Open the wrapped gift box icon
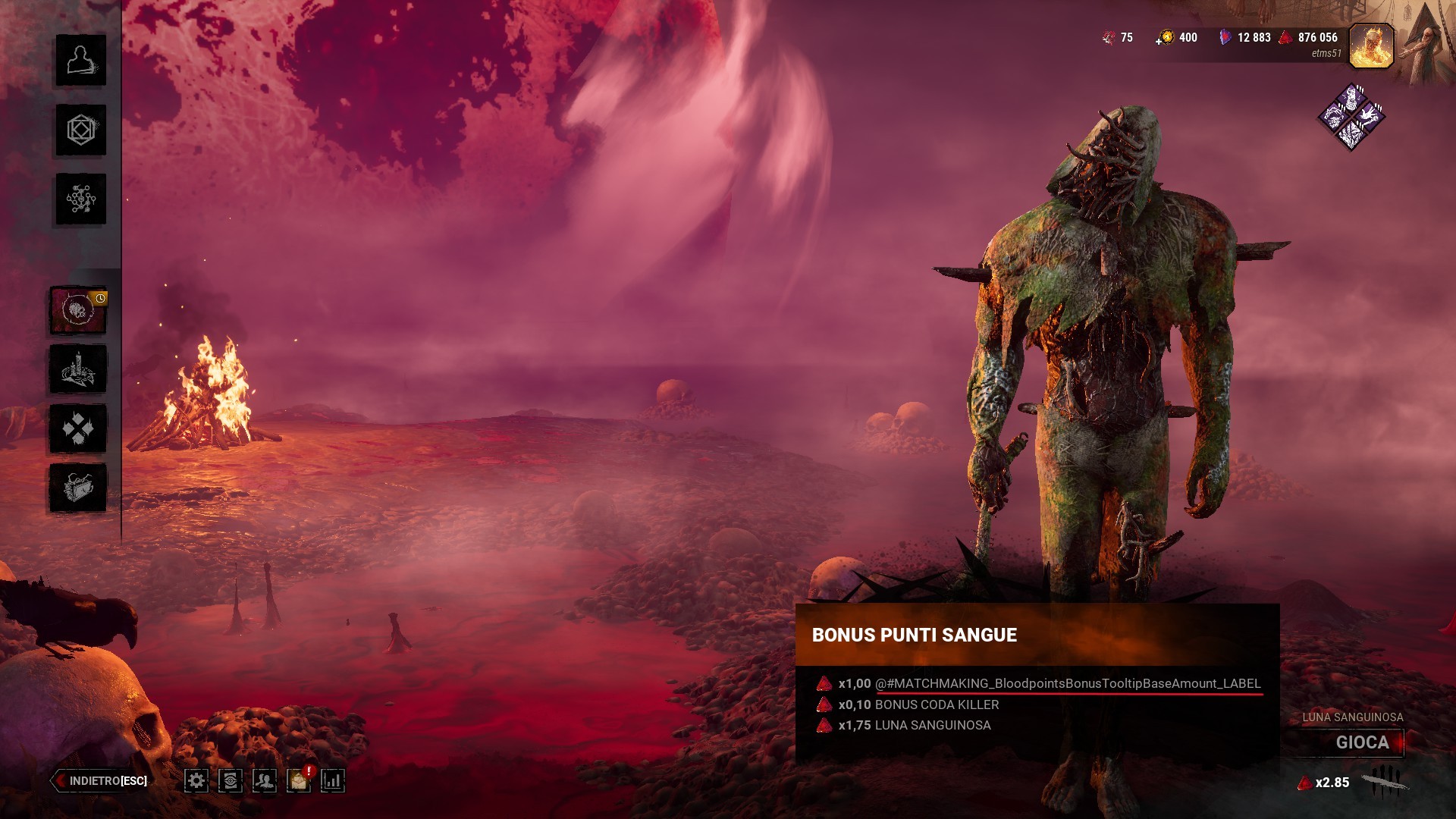 78,488
